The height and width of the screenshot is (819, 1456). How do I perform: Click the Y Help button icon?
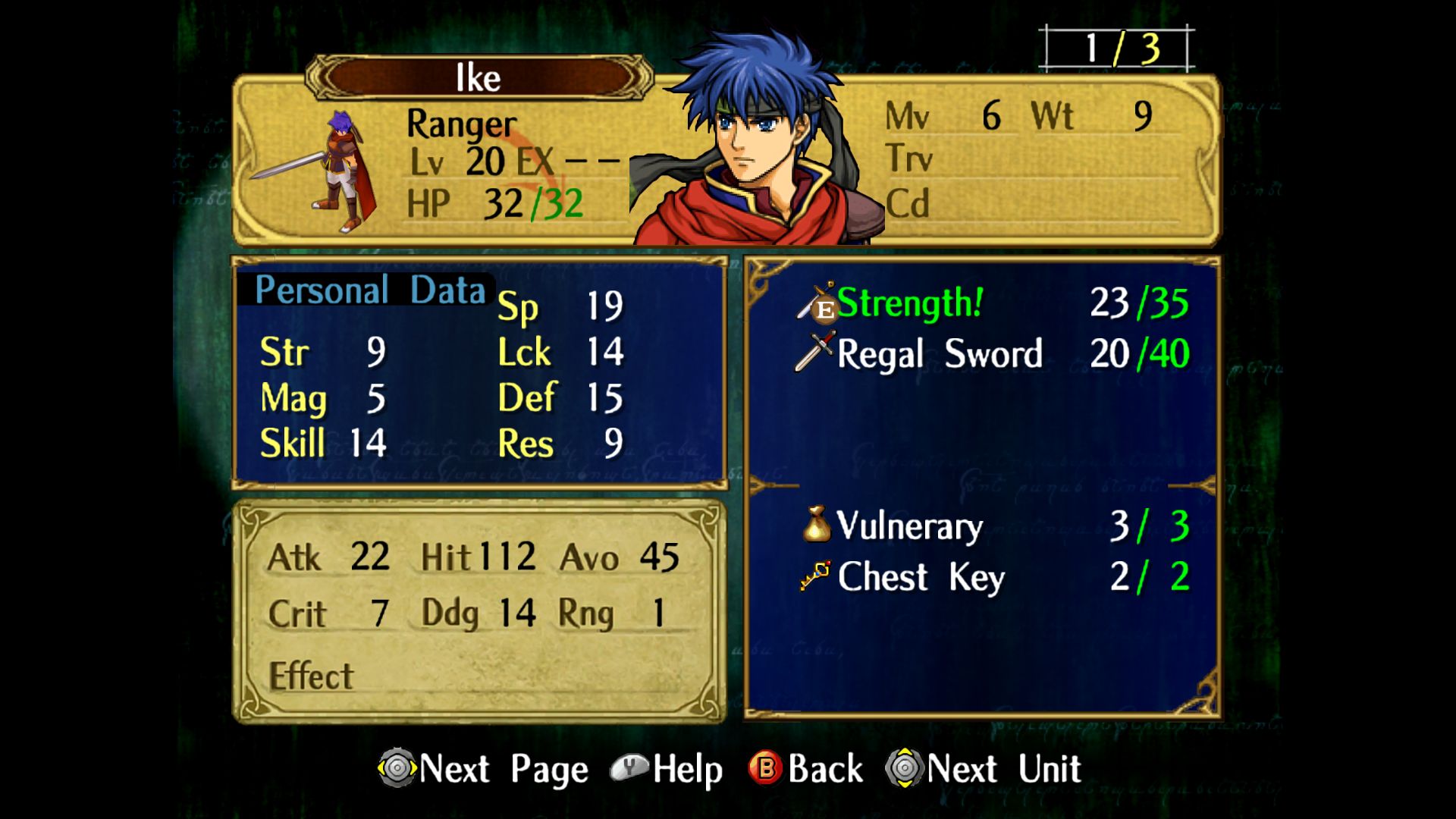(630, 768)
